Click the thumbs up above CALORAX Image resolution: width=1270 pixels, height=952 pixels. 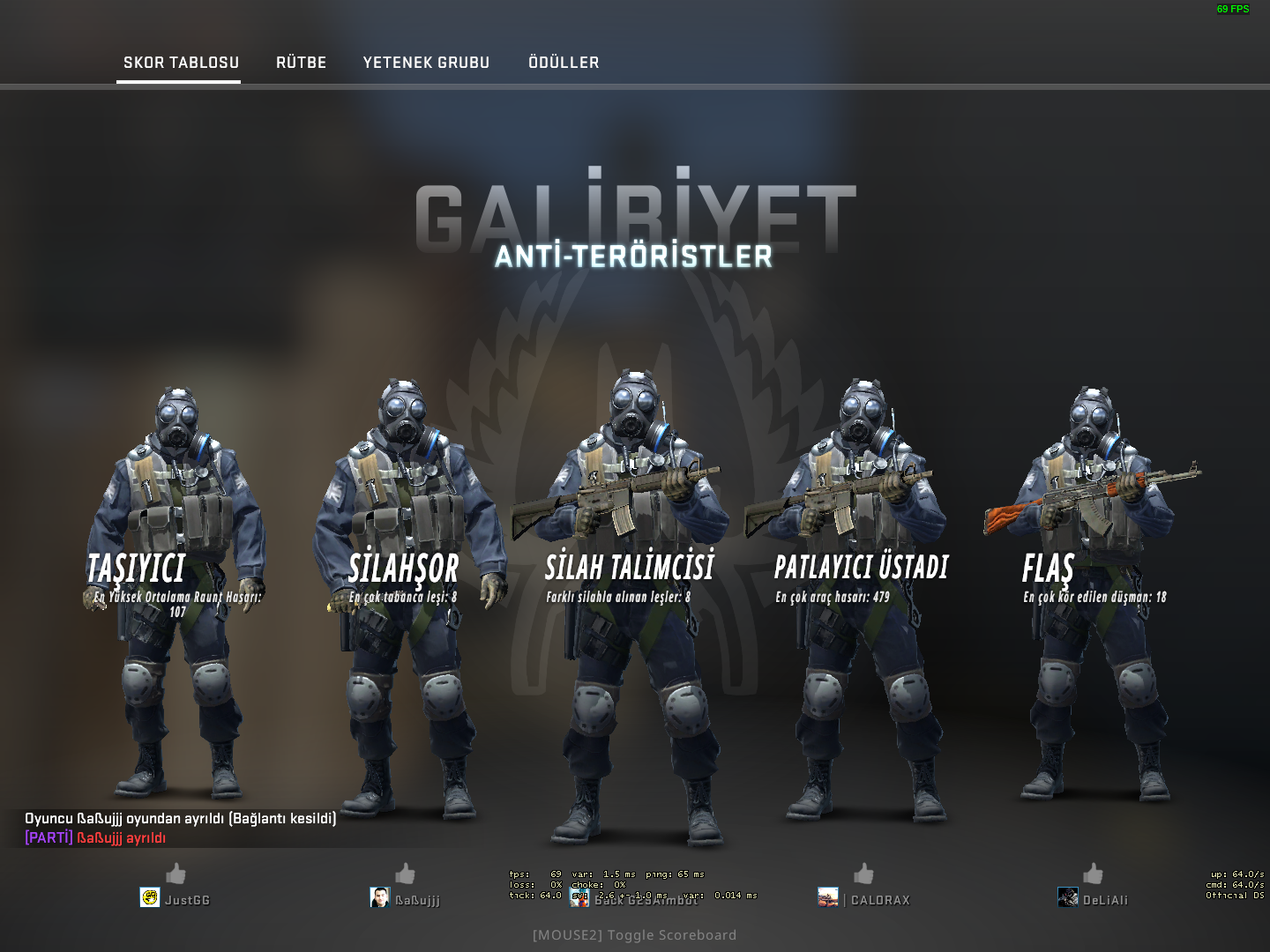[863, 874]
